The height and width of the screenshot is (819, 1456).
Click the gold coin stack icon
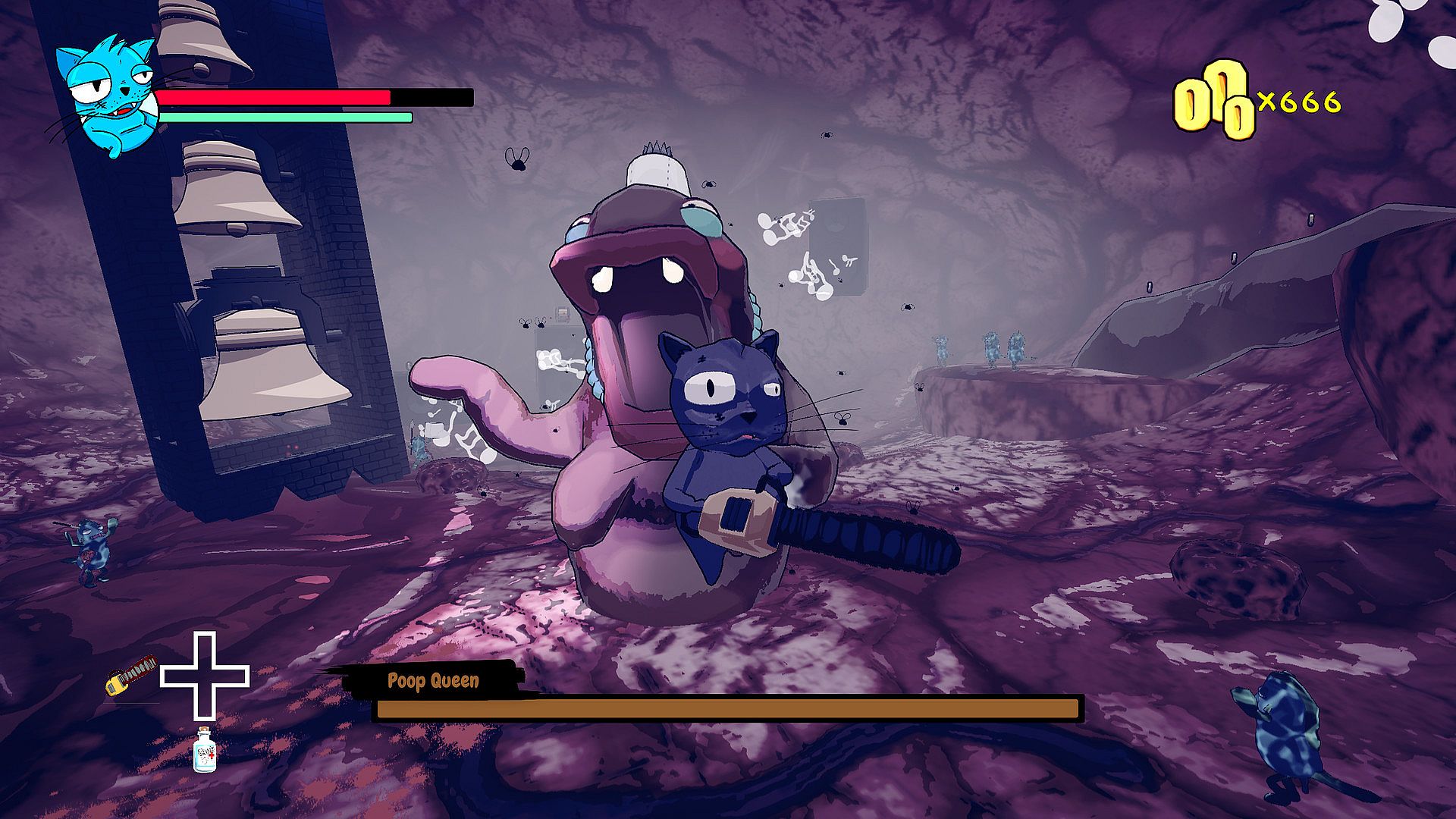[1212, 101]
